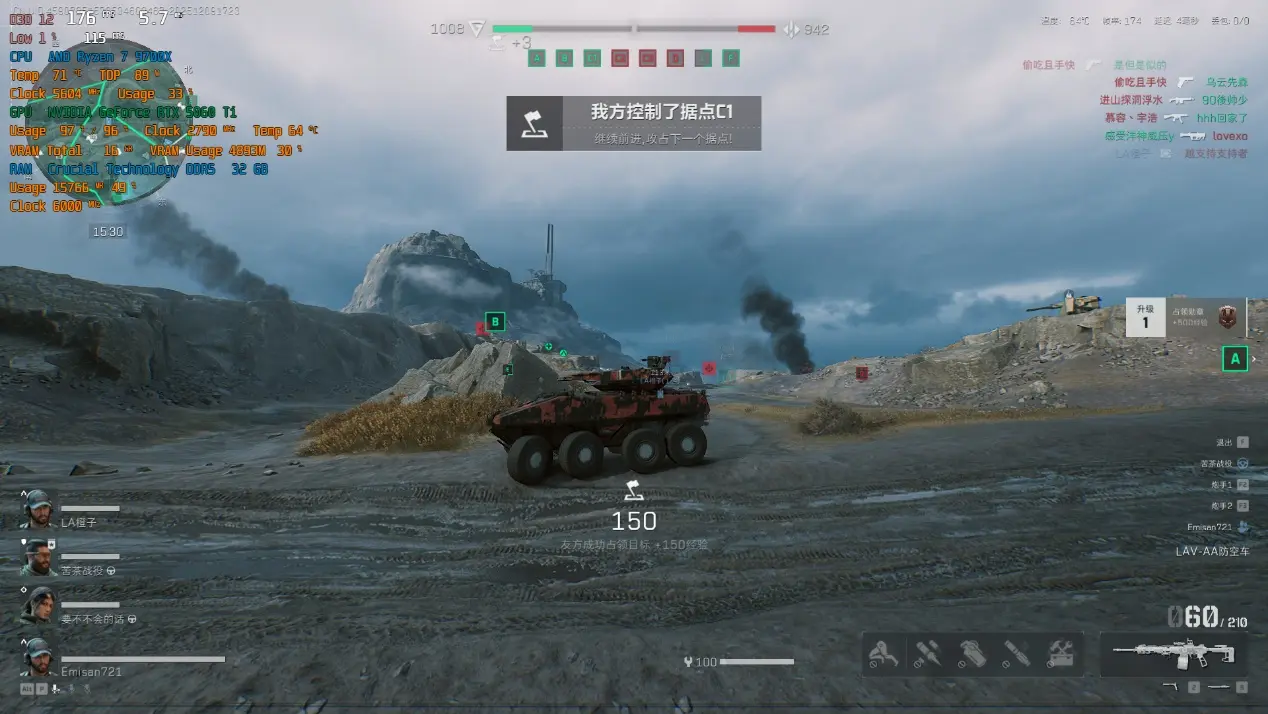Select the green objective A flag icon

pos(537,58)
